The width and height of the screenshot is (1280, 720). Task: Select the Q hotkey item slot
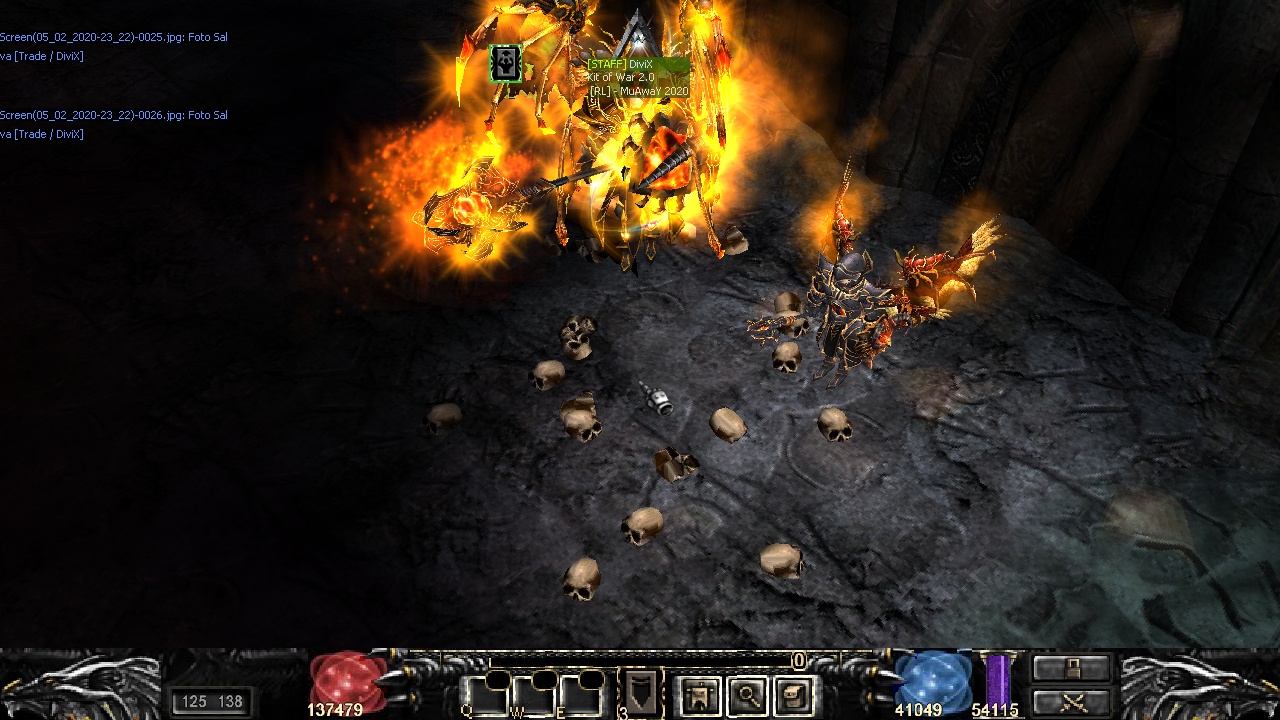(x=484, y=695)
